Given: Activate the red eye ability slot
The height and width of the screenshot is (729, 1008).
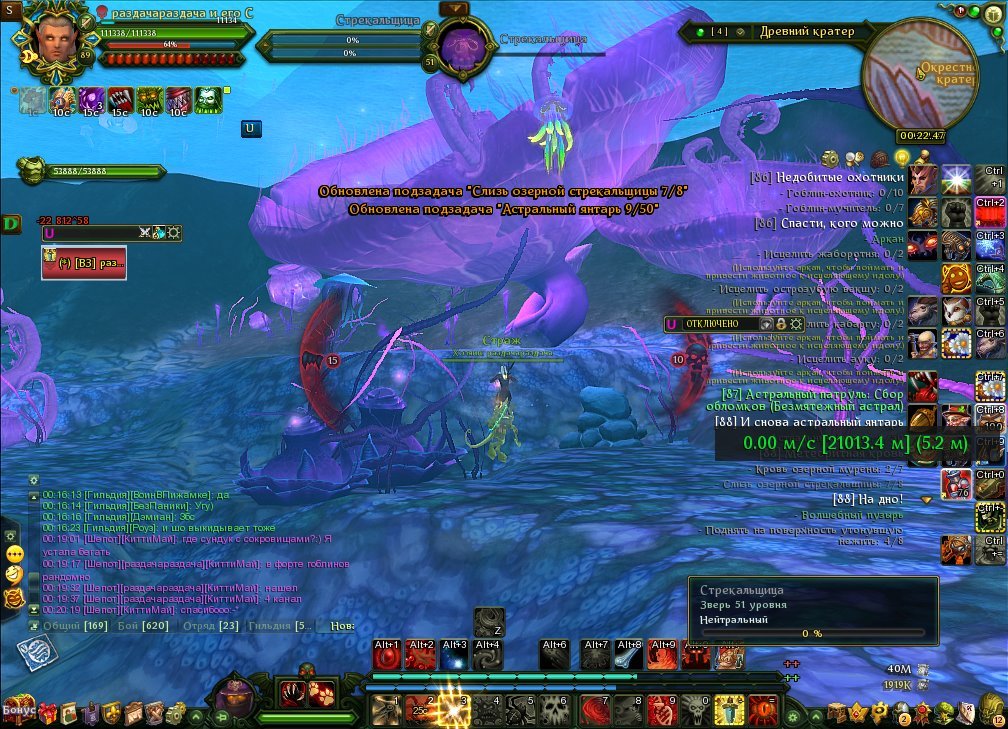Looking at the screenshot, I should click(x=763, y=710).
